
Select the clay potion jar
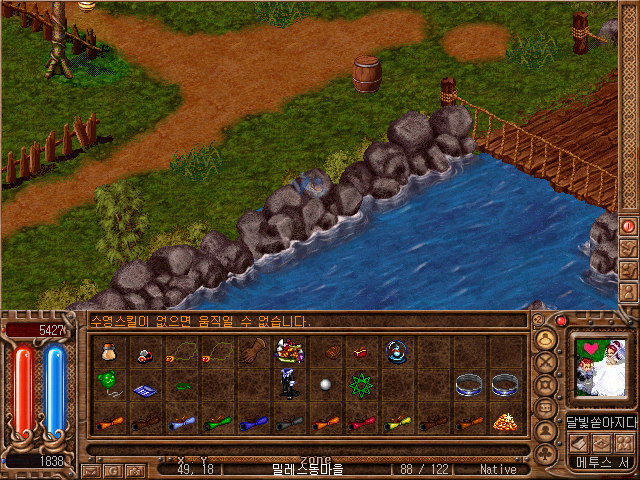tap(108, 350)
